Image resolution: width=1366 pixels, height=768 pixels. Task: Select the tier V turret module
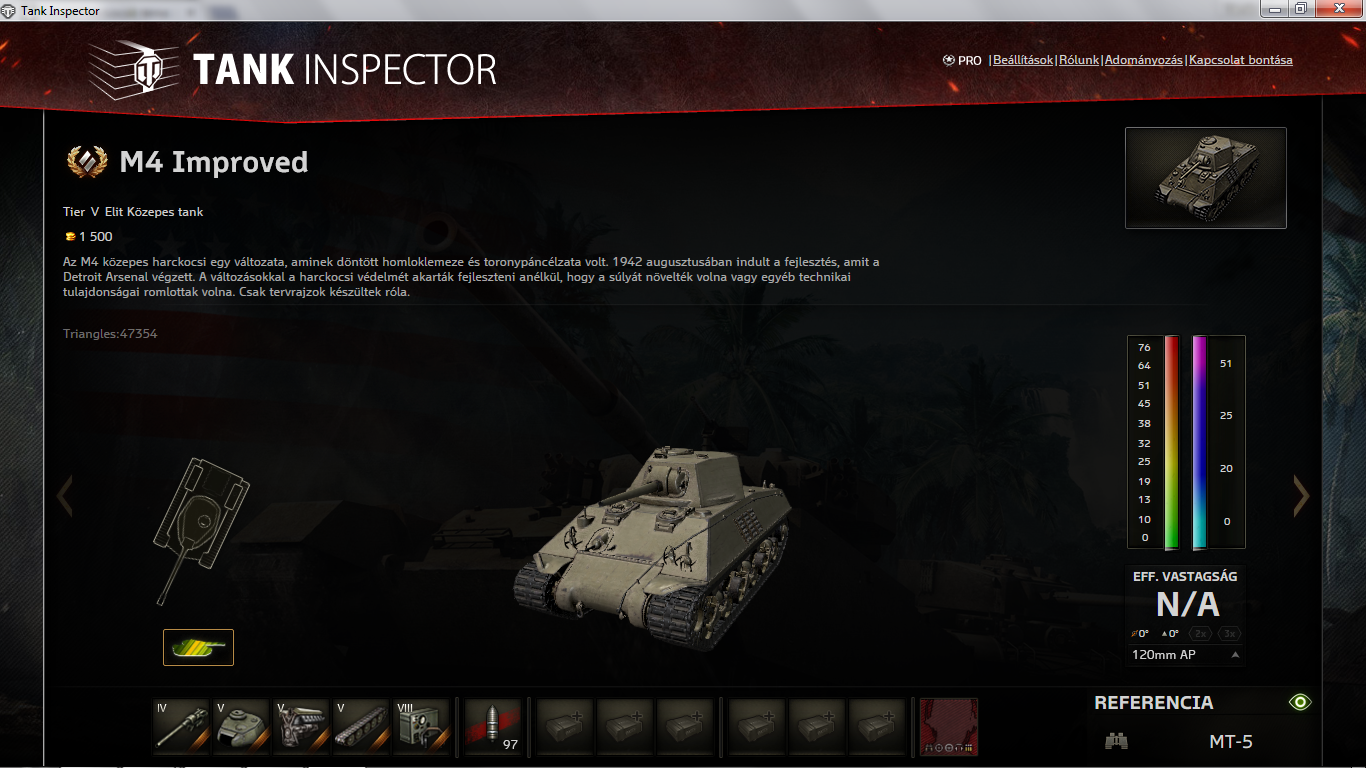coord(242,726)
